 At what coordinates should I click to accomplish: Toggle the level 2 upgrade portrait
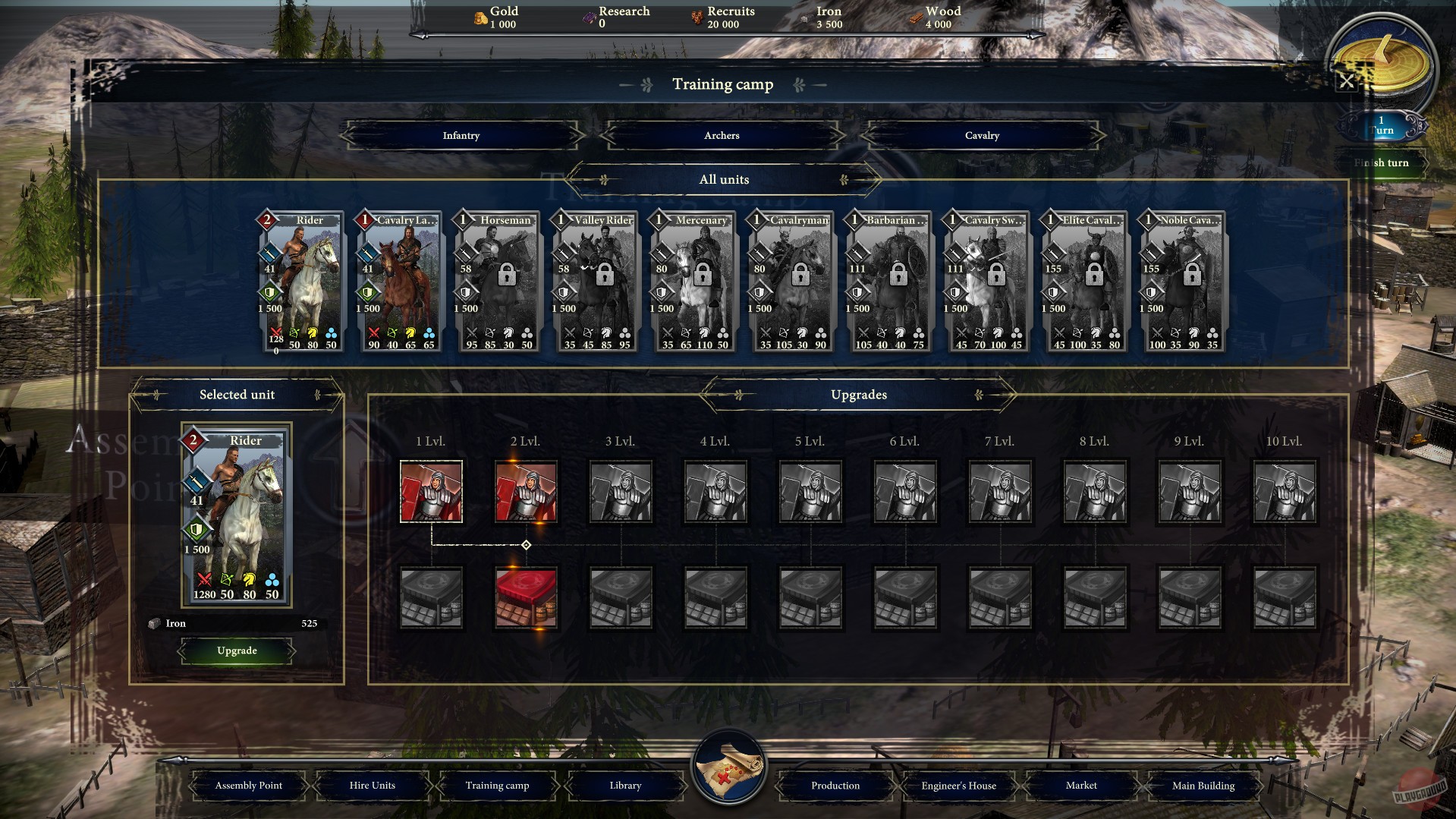527,491
